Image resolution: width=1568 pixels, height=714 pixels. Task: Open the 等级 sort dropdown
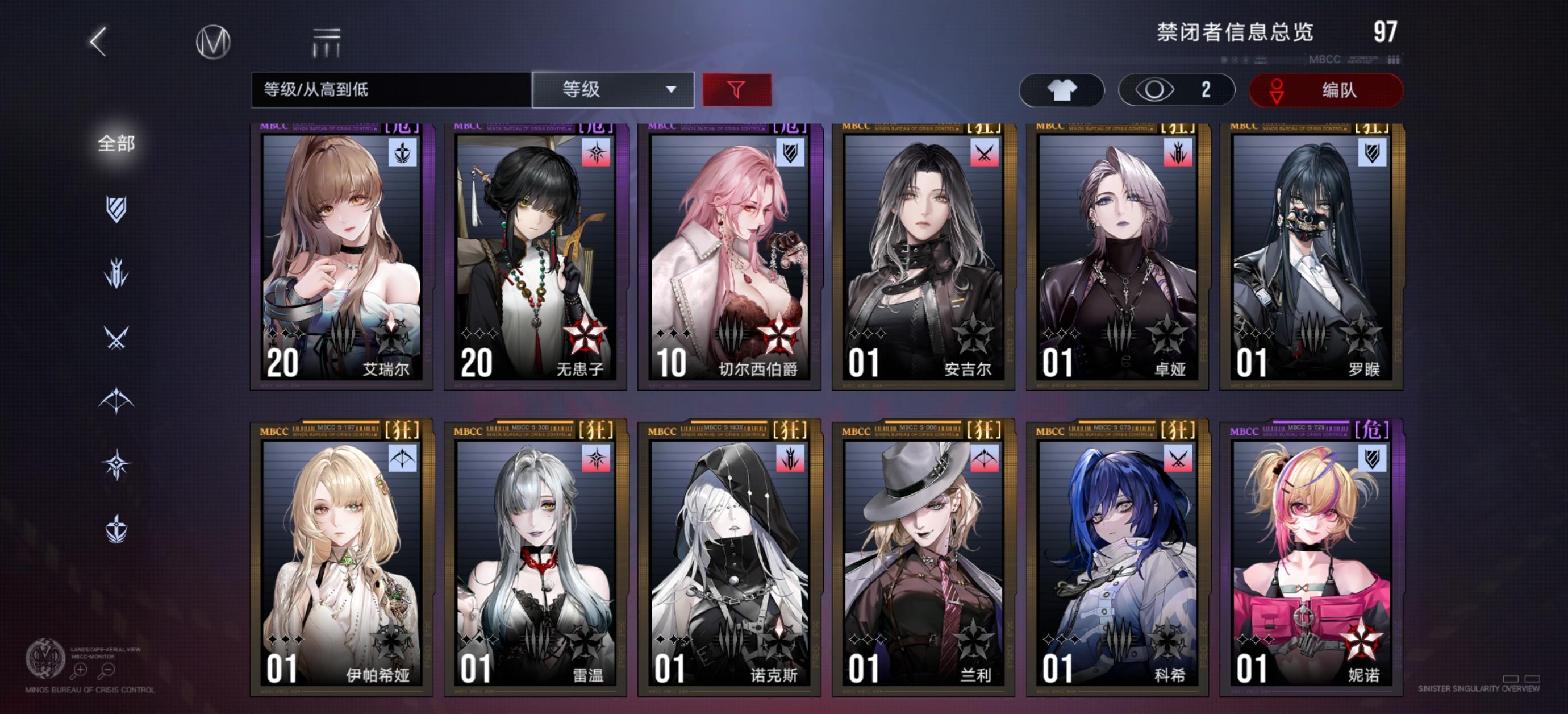pyautogui.click(x=612, y=90)
